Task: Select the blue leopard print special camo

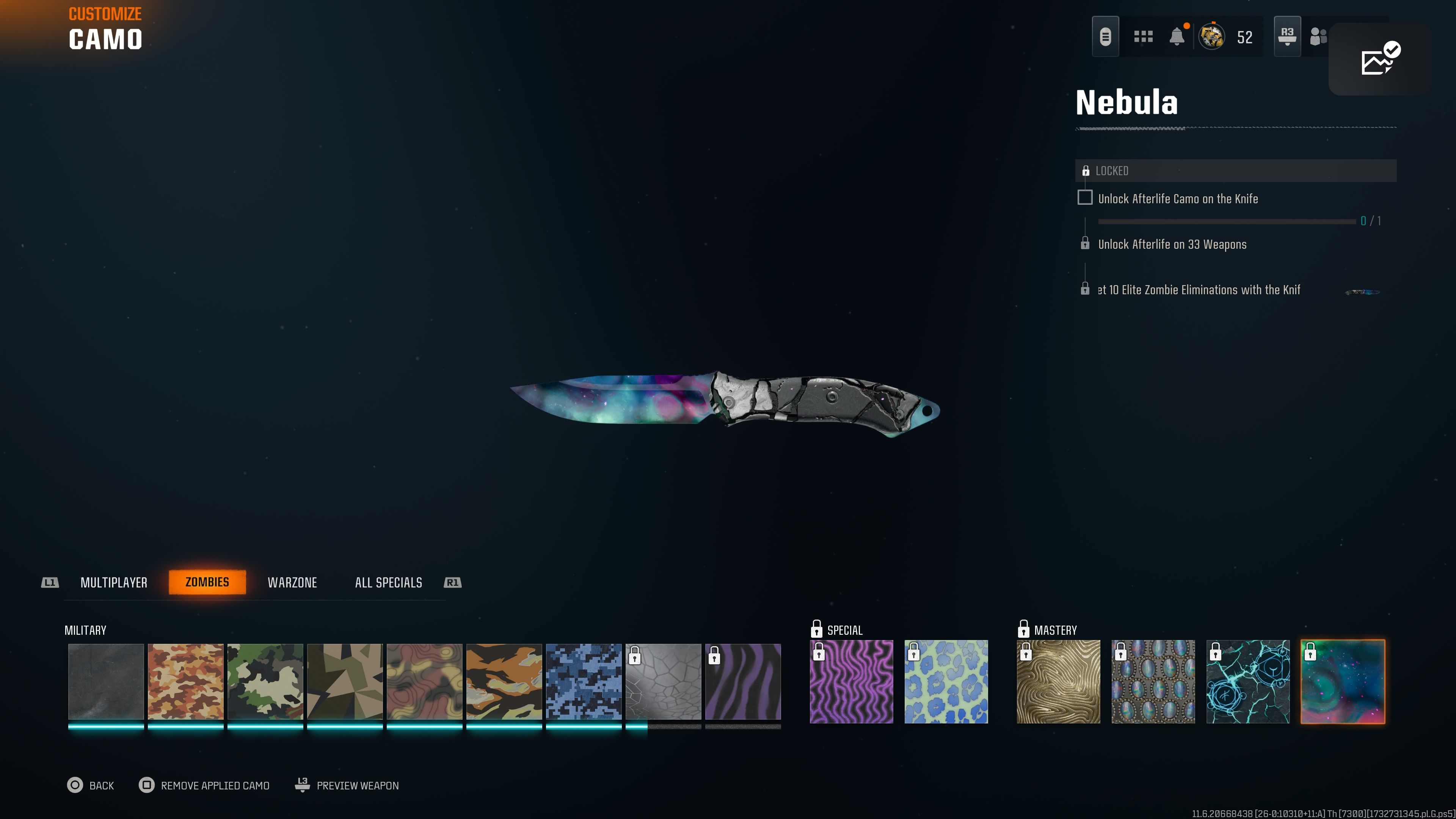Action: (946, 681)
